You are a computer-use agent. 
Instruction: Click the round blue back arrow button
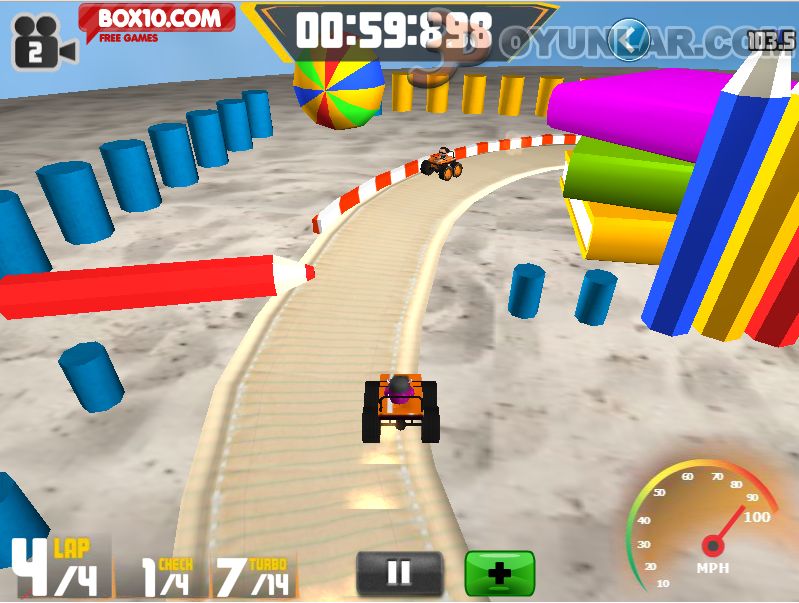tap(629, 40)
